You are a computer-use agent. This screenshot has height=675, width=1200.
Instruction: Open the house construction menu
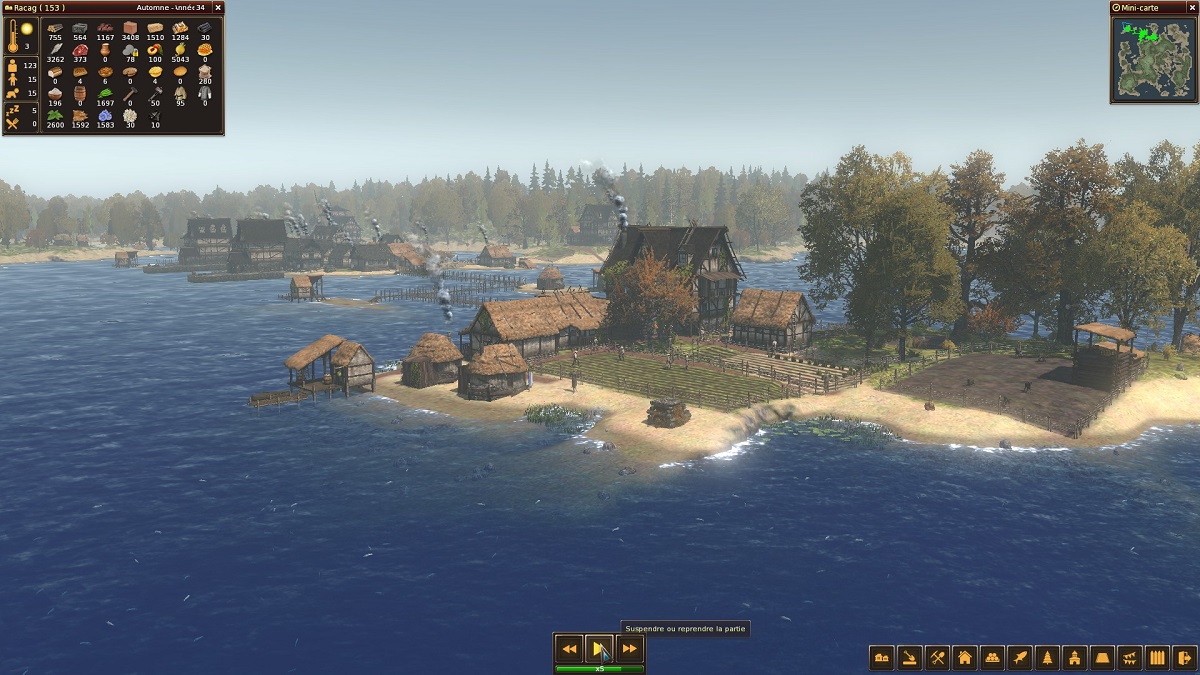pyautogui.click(x=965, y=658)
